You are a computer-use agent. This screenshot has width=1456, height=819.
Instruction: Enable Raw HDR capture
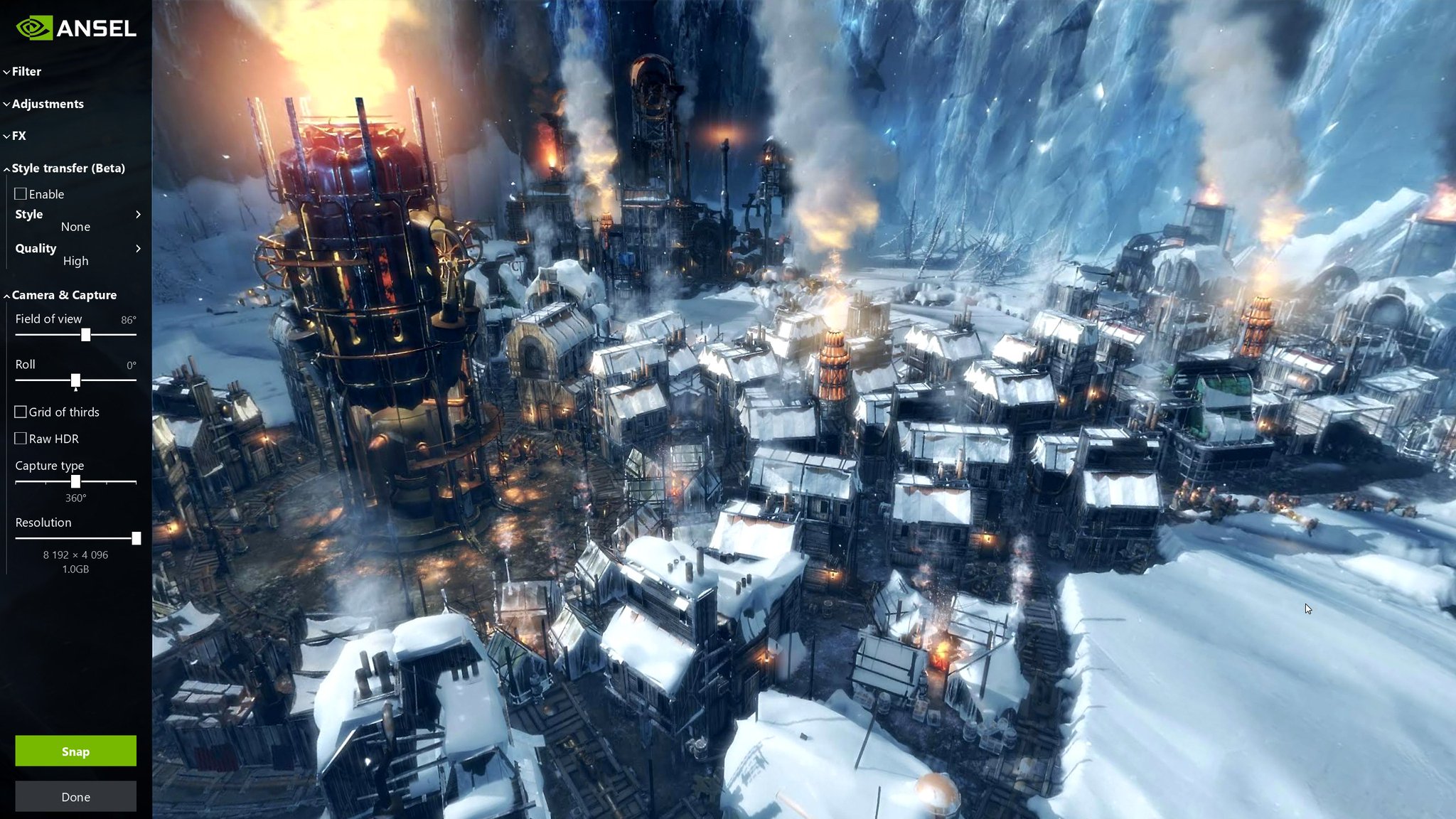21,439
